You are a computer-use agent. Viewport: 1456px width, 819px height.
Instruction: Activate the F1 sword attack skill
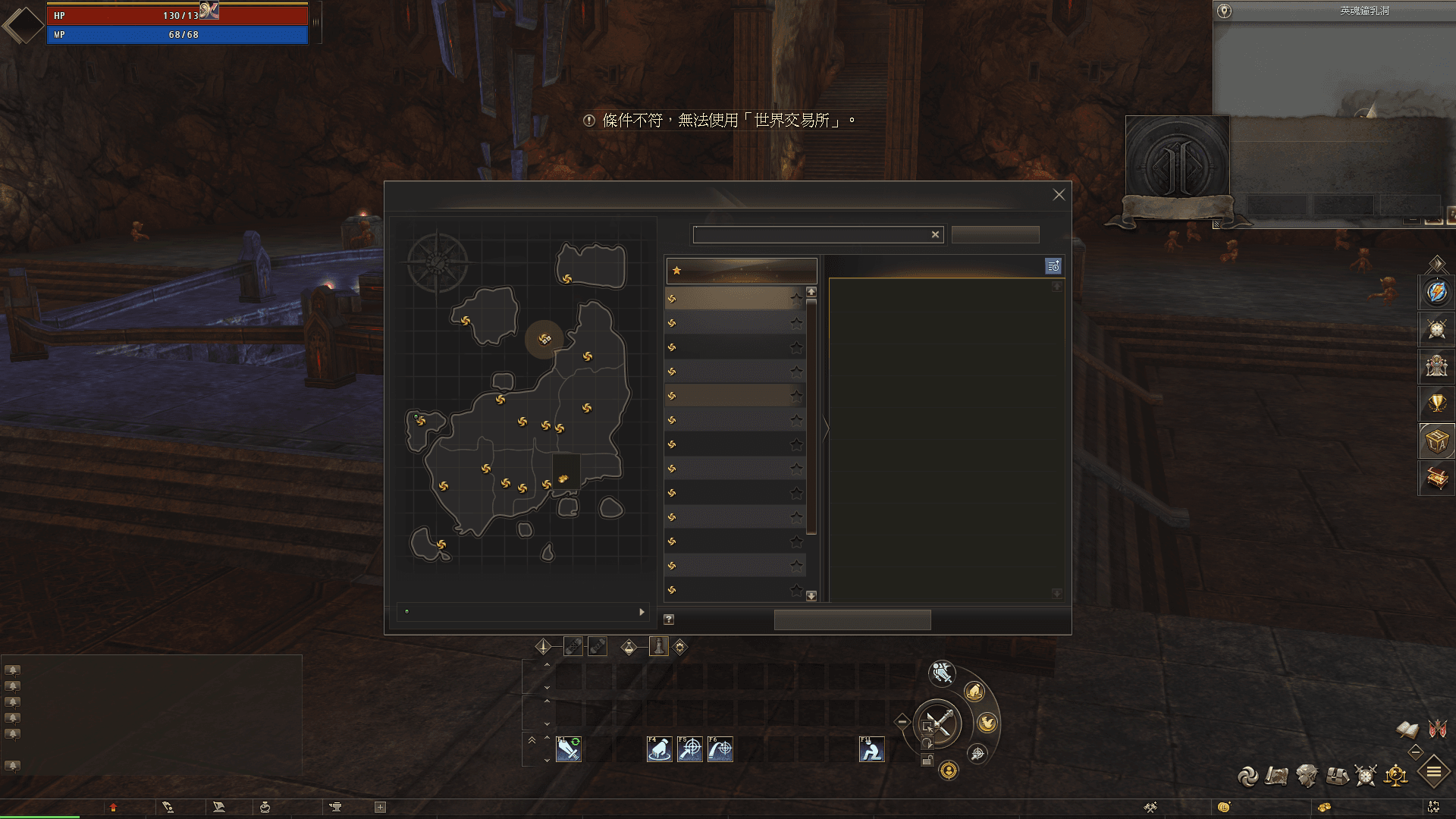(569, 749)
